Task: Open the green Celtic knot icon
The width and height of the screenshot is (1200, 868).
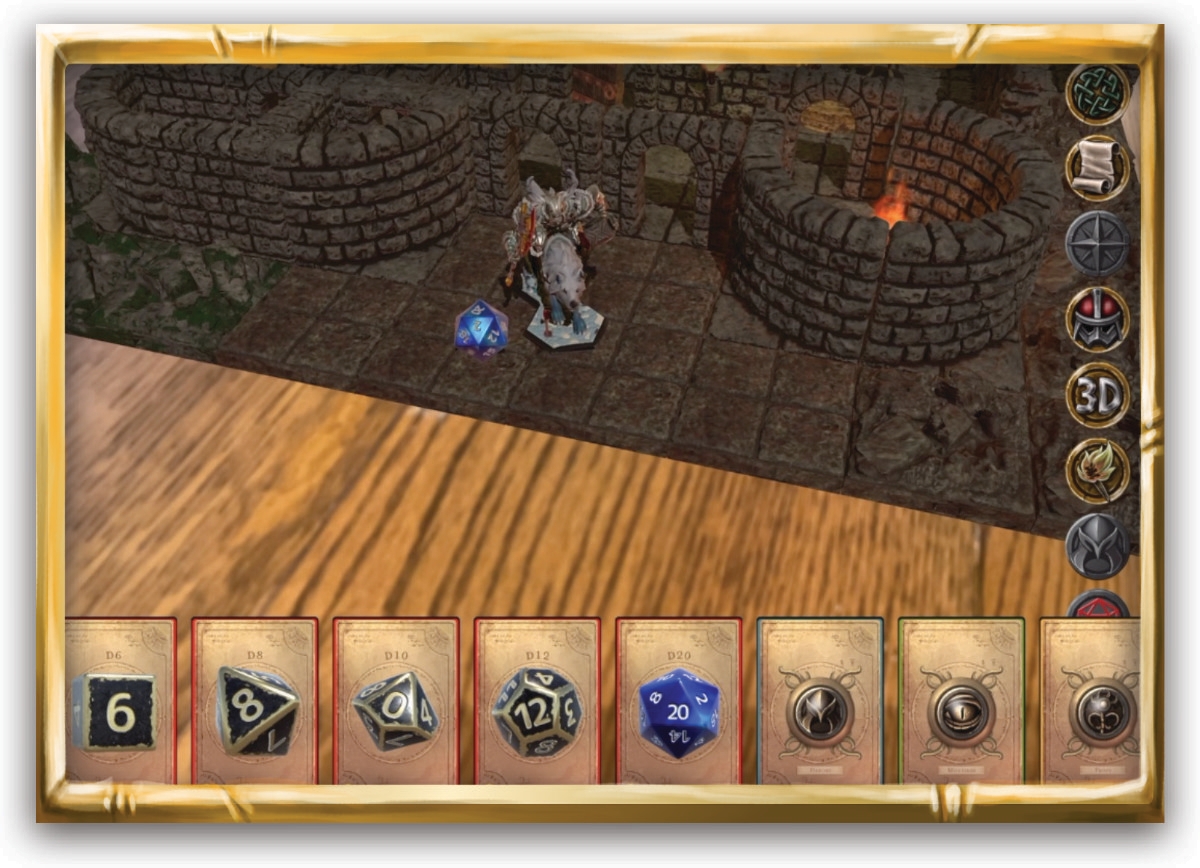Action: [1097, 95]
